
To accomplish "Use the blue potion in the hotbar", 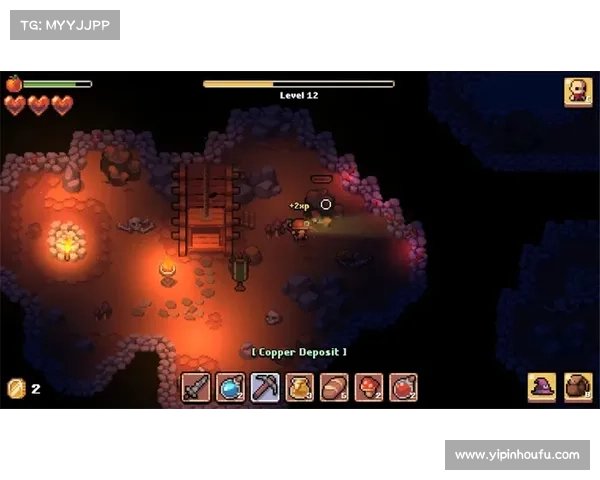I will [x=231, y=387].
